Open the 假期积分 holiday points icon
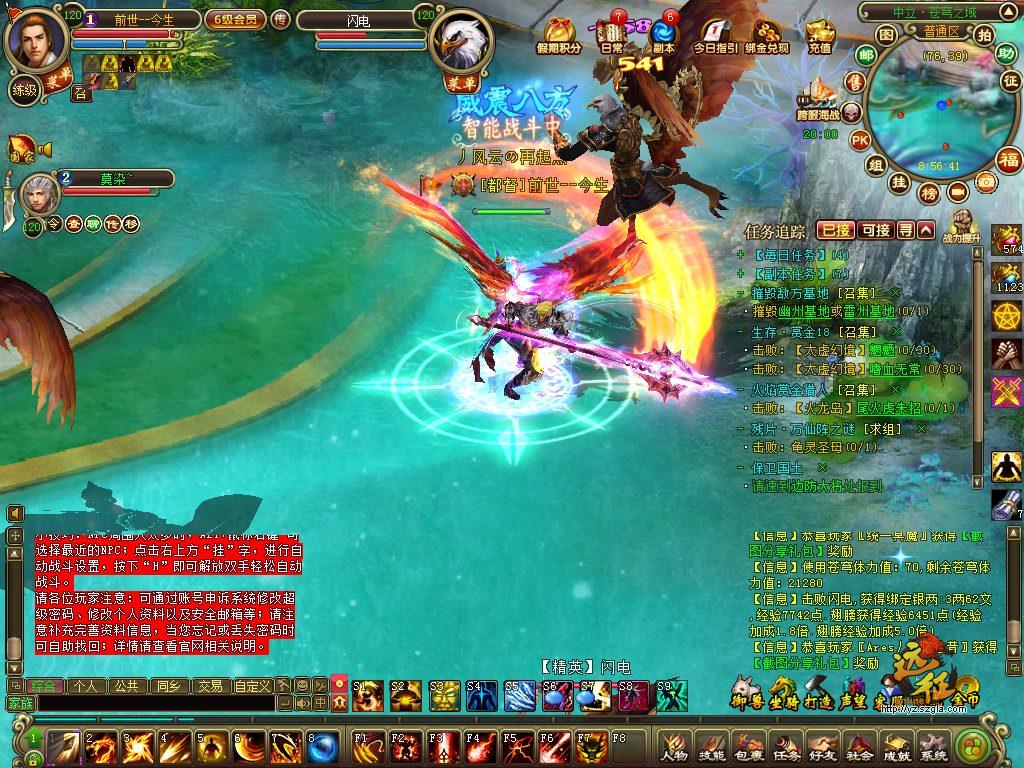Screen dimensions: 1024x768 (x=558, y=36)
